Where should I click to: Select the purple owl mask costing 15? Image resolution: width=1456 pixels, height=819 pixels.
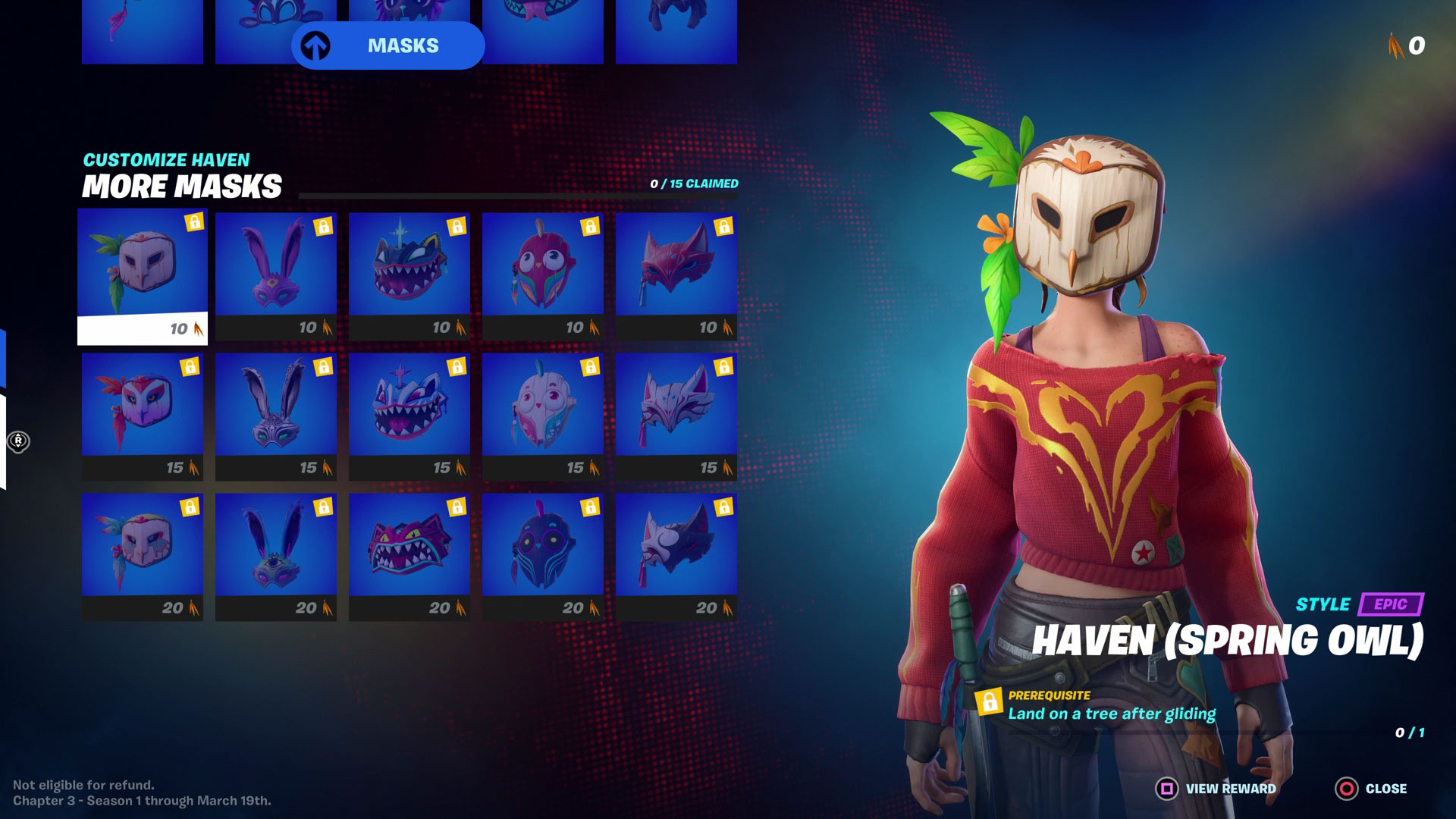pyautogui.click(x=143, y=413)
